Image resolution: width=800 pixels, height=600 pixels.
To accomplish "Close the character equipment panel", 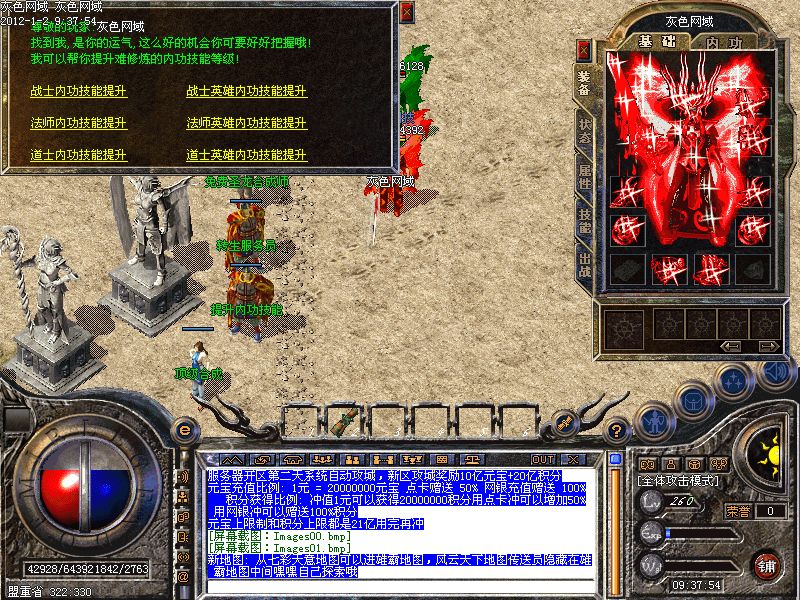I will (x=584, y=49).
